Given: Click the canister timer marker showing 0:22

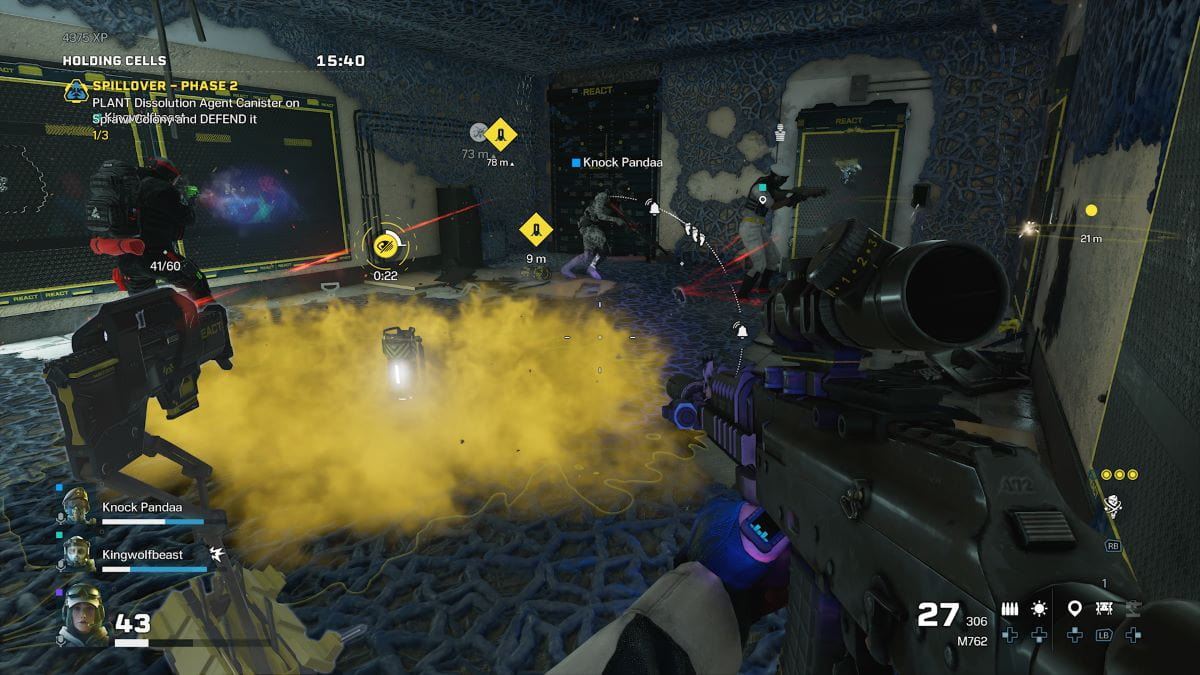Looking at the screenshot, I should pos(384,243).
